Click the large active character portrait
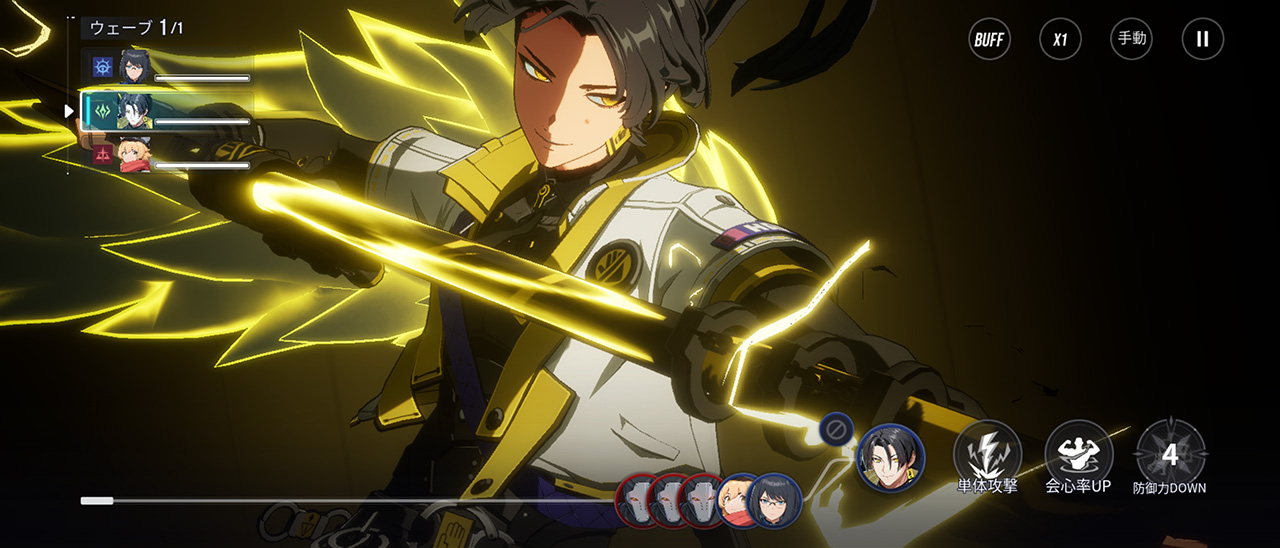Viewport: 1280px width, 548px height. pos(891,458)
